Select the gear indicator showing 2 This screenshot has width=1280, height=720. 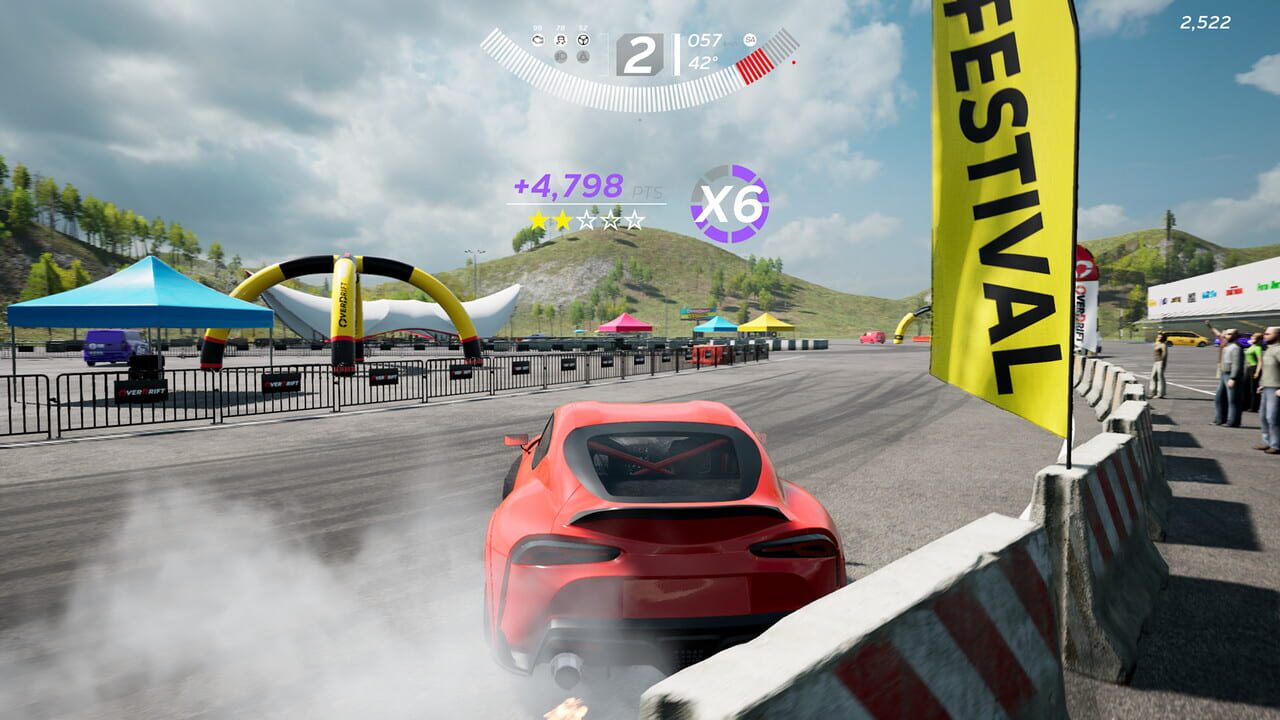[641, 52]
